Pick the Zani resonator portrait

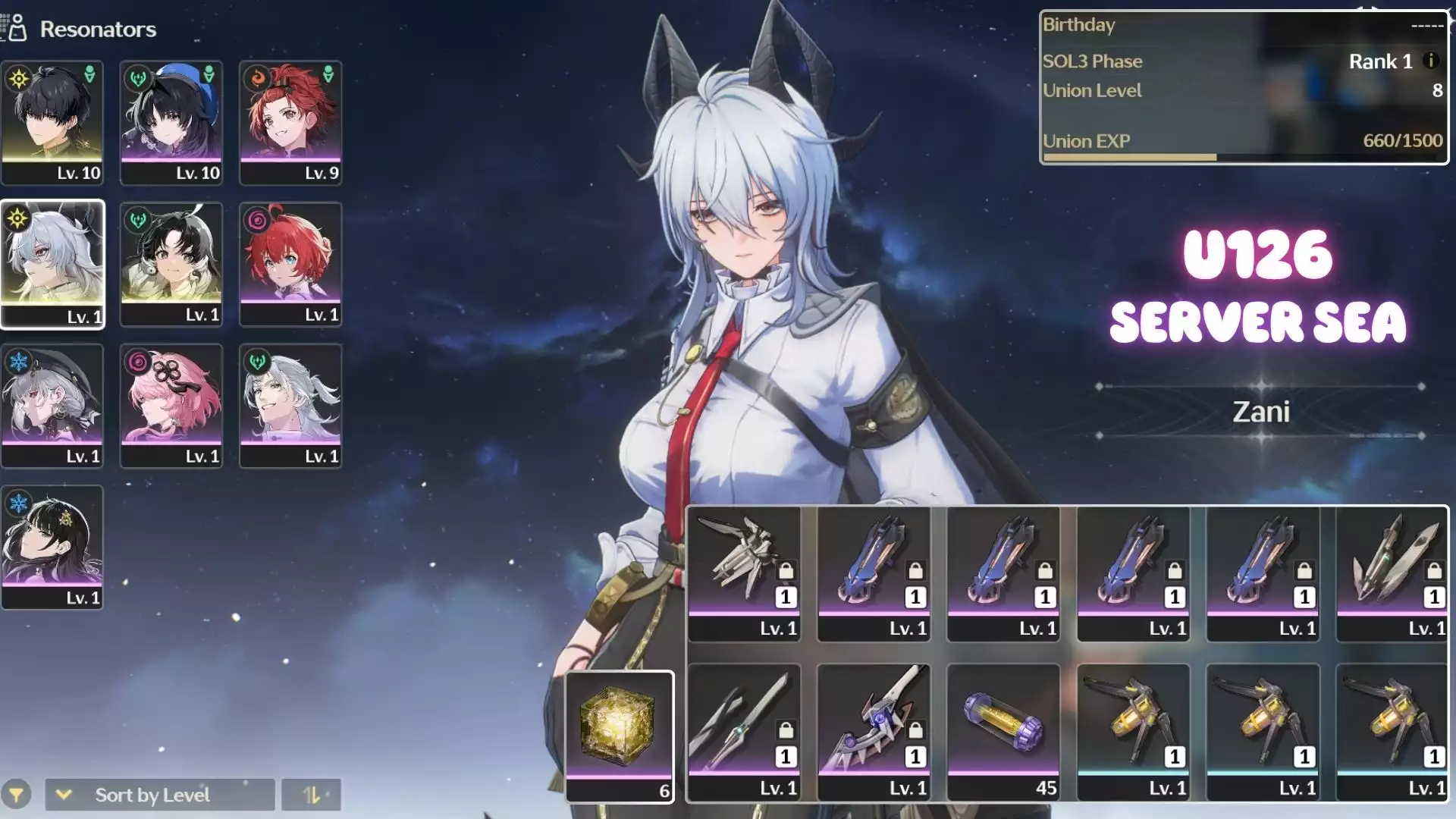52,264
